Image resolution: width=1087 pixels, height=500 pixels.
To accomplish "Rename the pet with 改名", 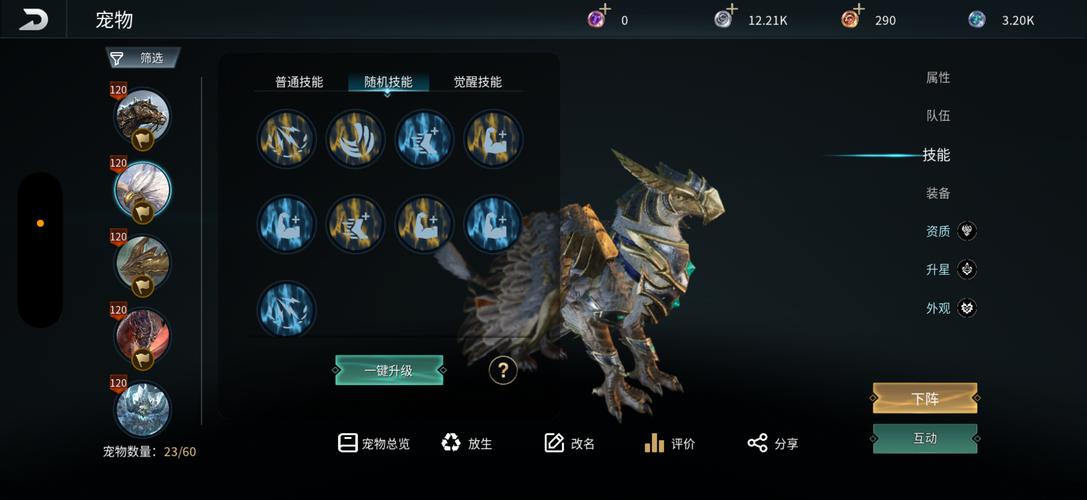I will click(x=570, y=443).
